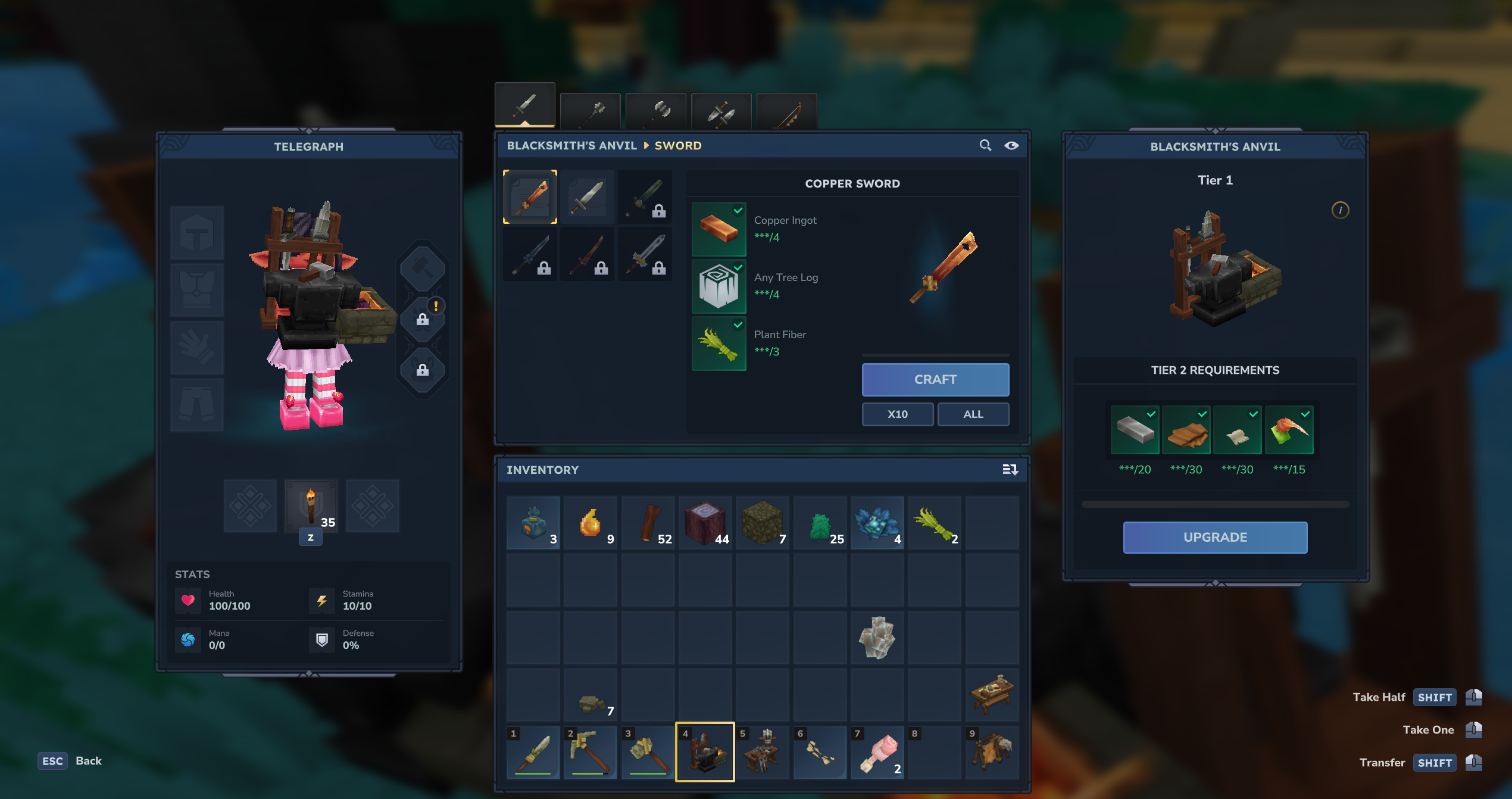Select the pickaxe in hotbar slot 2
Image resolution: width=1512 pixels, height=799 pixels.
click(x=590, y=752)
